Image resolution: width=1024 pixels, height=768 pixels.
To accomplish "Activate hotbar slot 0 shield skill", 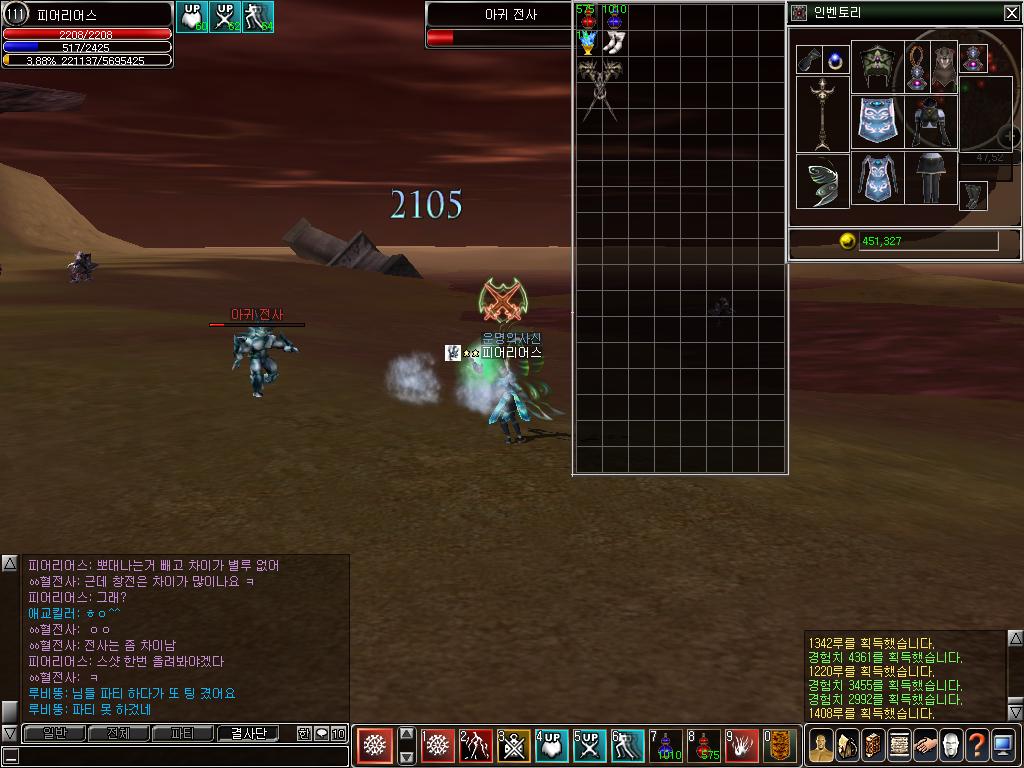I will coord(780,745).
